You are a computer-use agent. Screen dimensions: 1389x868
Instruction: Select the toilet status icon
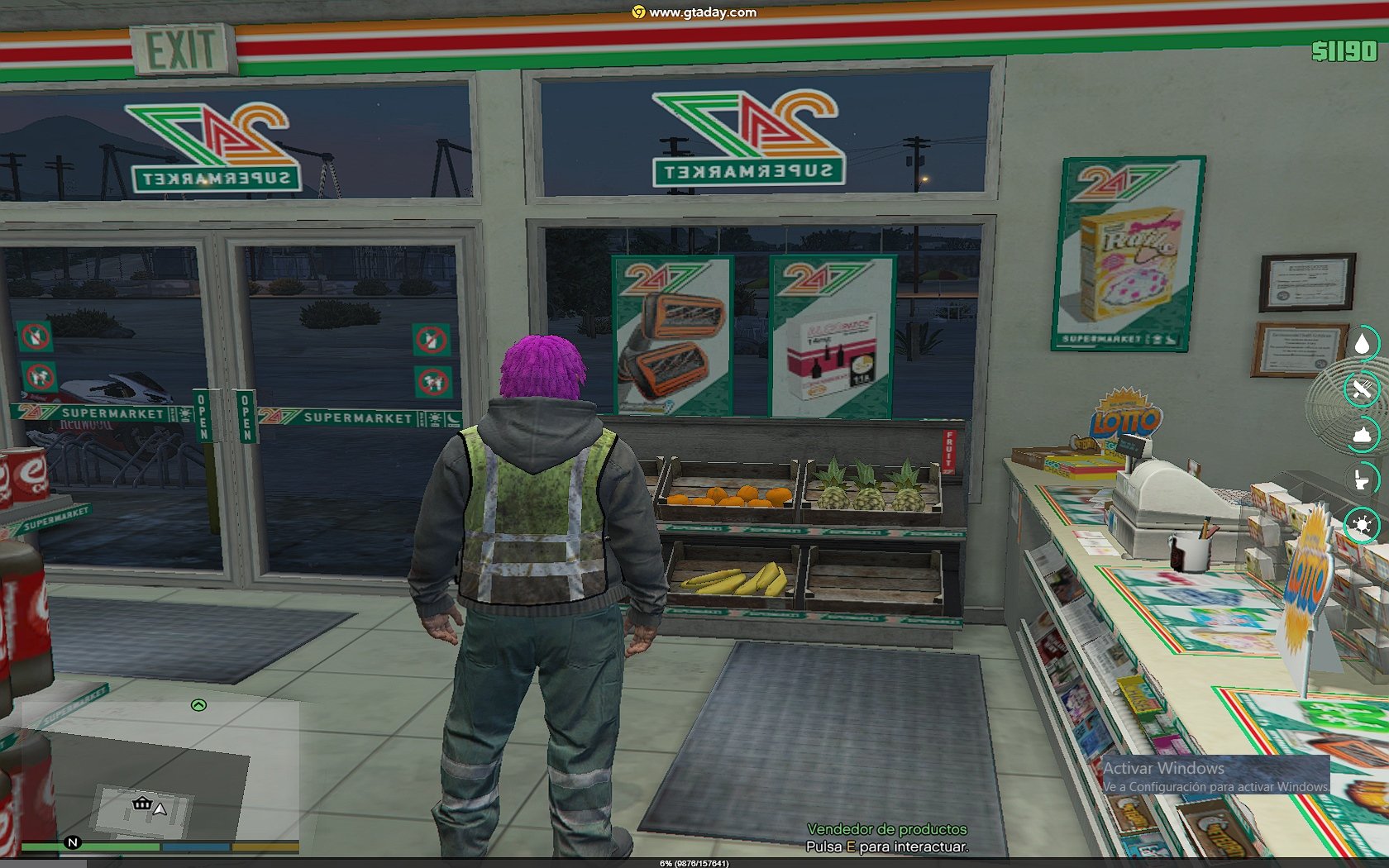click(x=1362, y=479)
